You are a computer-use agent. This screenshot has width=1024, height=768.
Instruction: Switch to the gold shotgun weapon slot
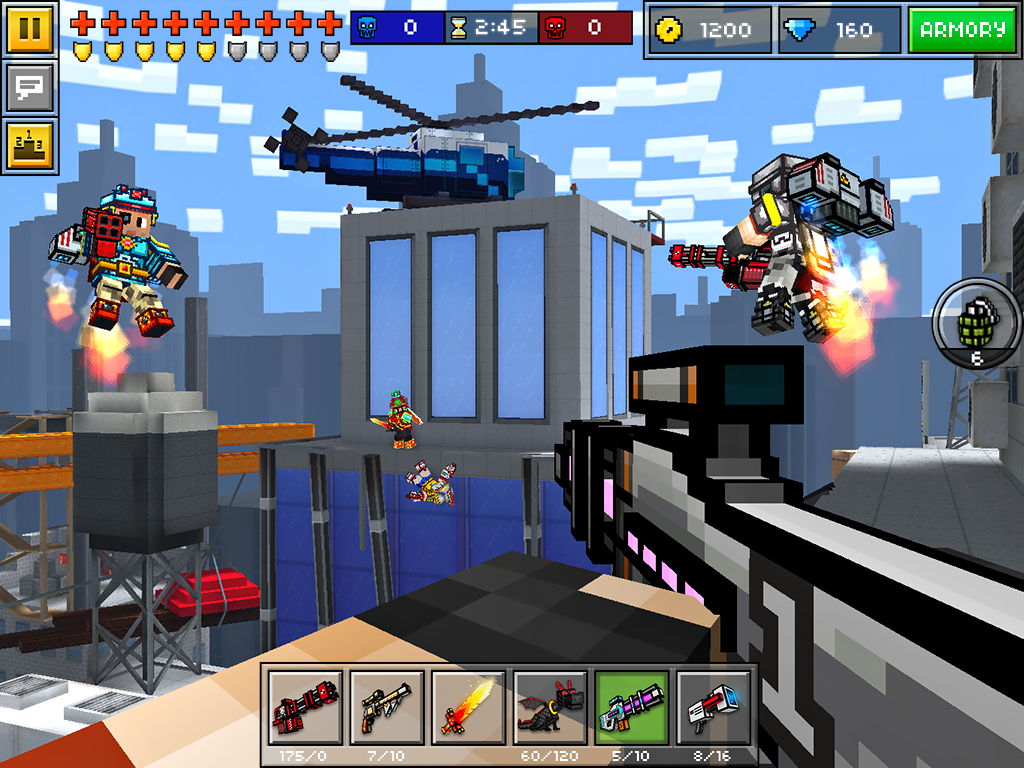click(x=386, y=706)
